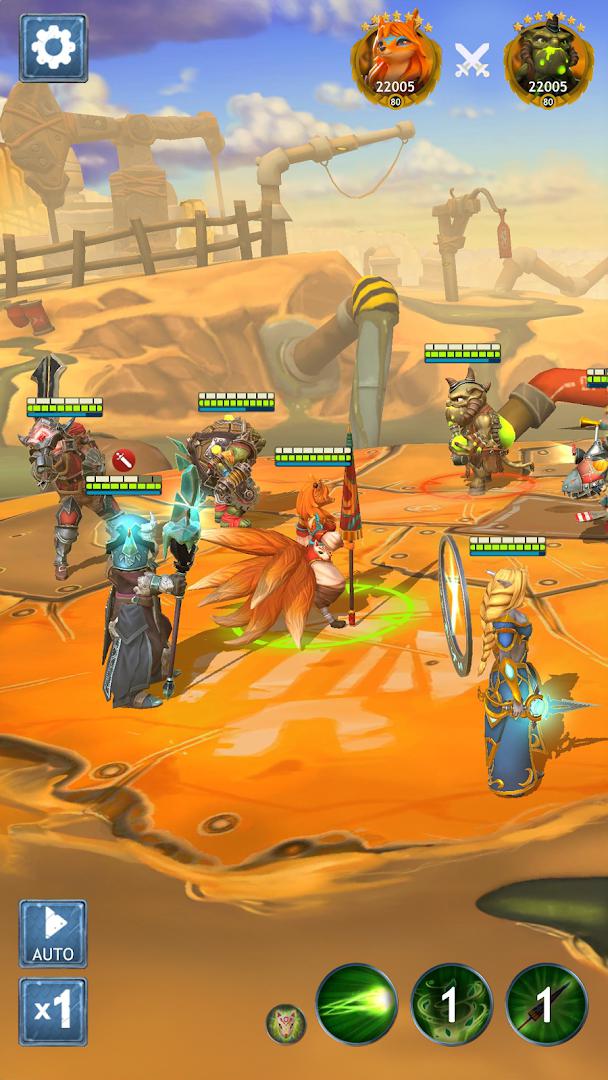Select the spear strike skill on cooldown
This screenshot has height=1080, width=608.
click(546, 1004)
